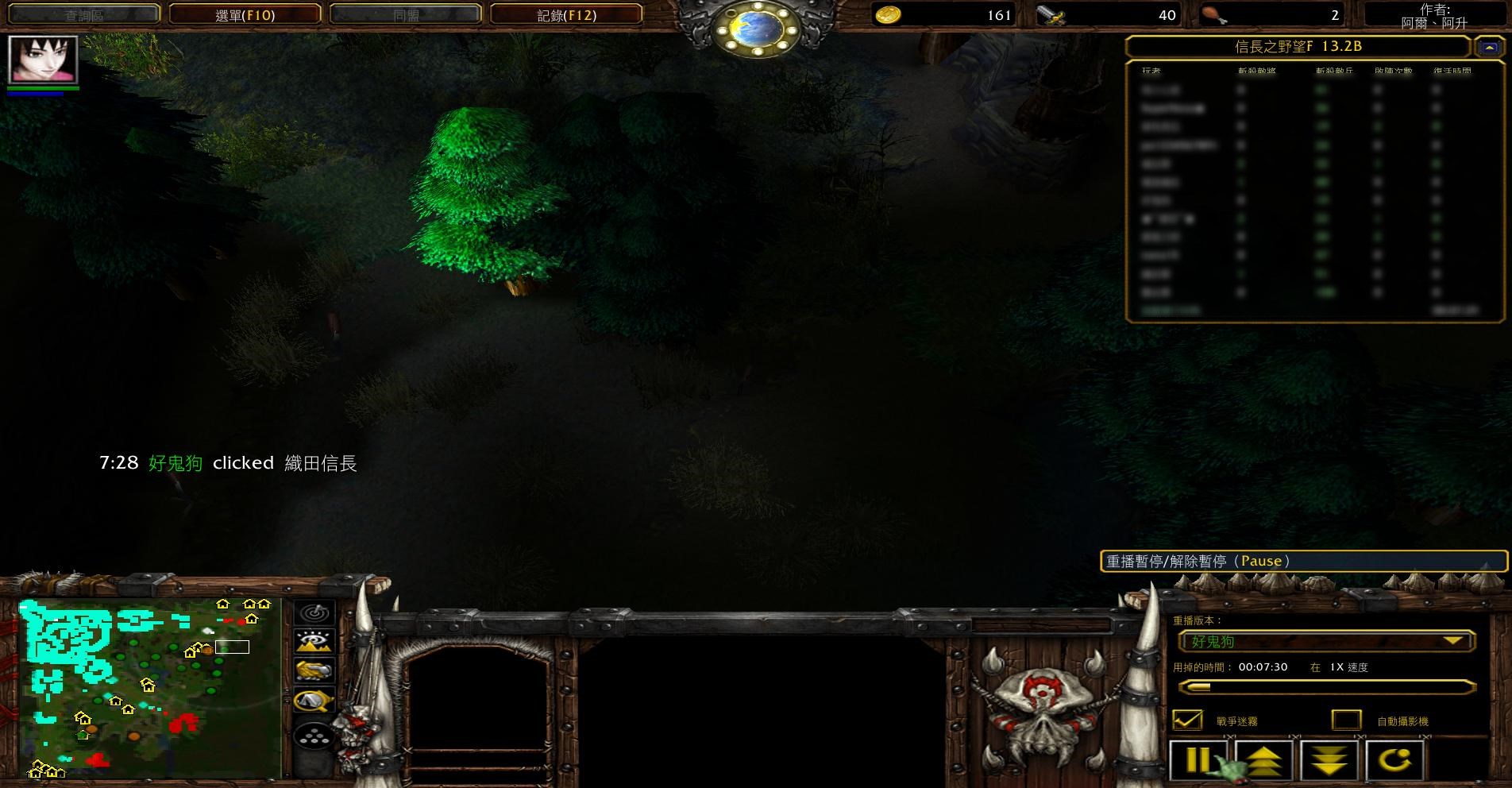1512x788 pixels.
Task: Increase replay speed with up arrows
Action: click(x=1264, y=760)
